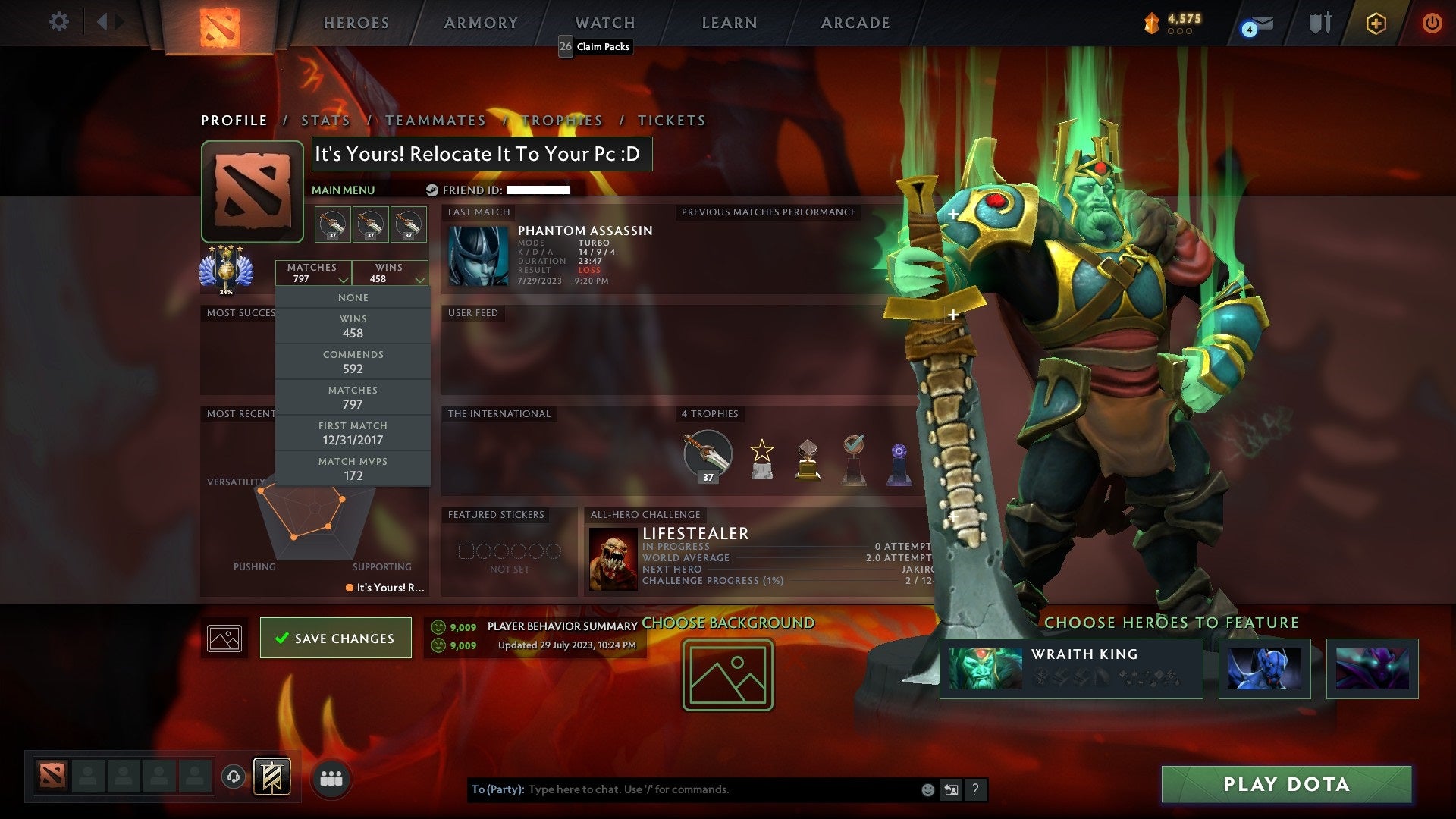Image resolution: width=1456 pixels, height=819 pixels.
Task: Select NONE in the stat selection menu
Action: 353,297
